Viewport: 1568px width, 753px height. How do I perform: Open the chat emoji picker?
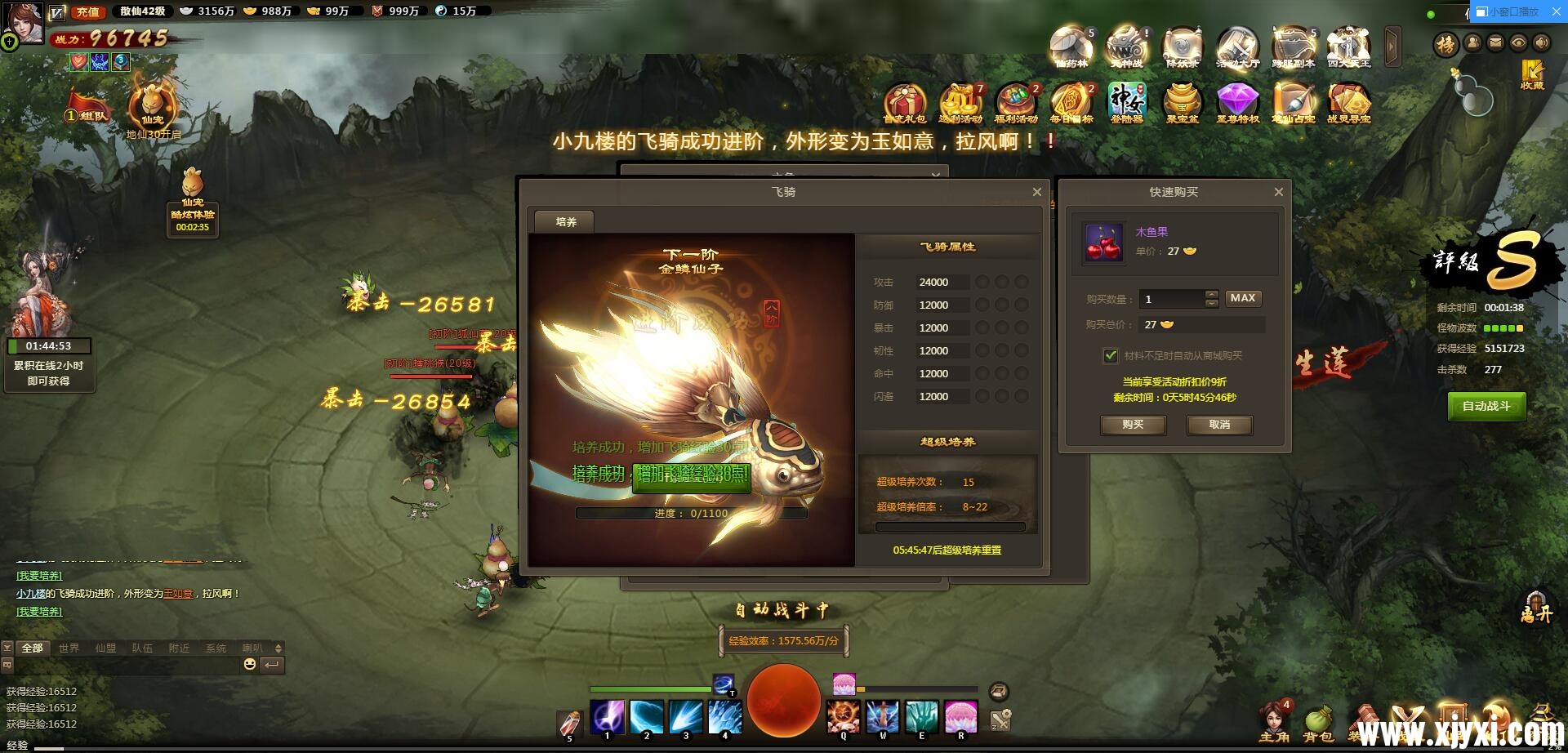pyautogui.click(x=250, y=665)
